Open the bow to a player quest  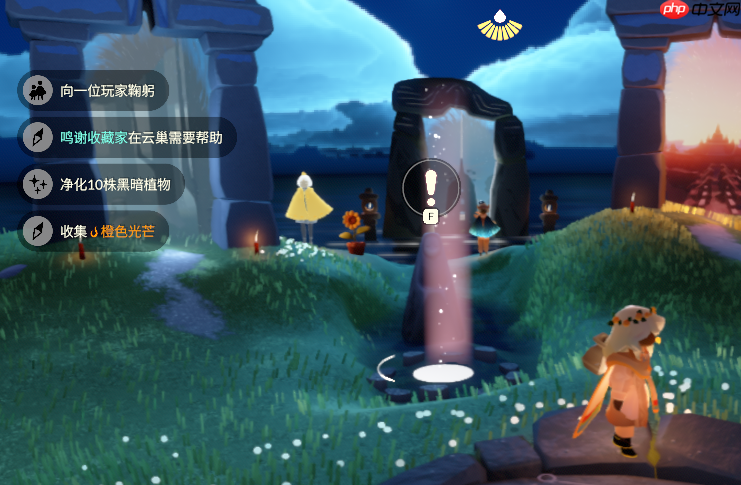click(x=94, y=91)
